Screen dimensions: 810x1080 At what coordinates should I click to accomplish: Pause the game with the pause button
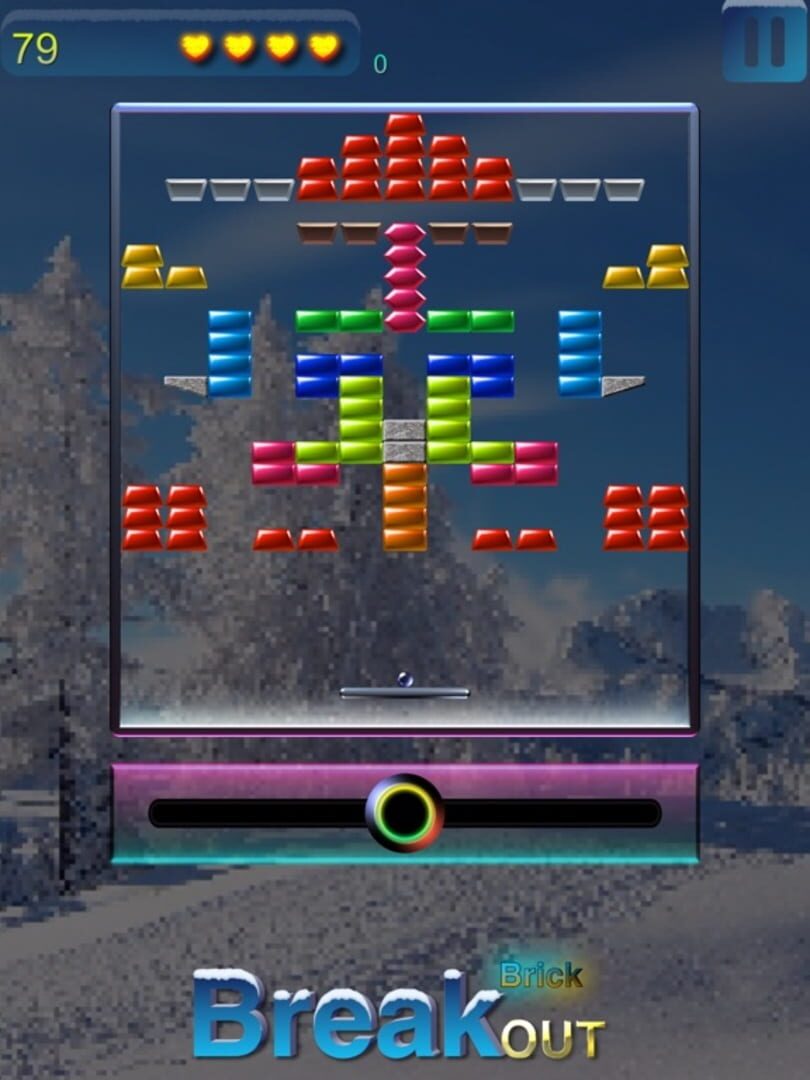(x=764, y=41)
